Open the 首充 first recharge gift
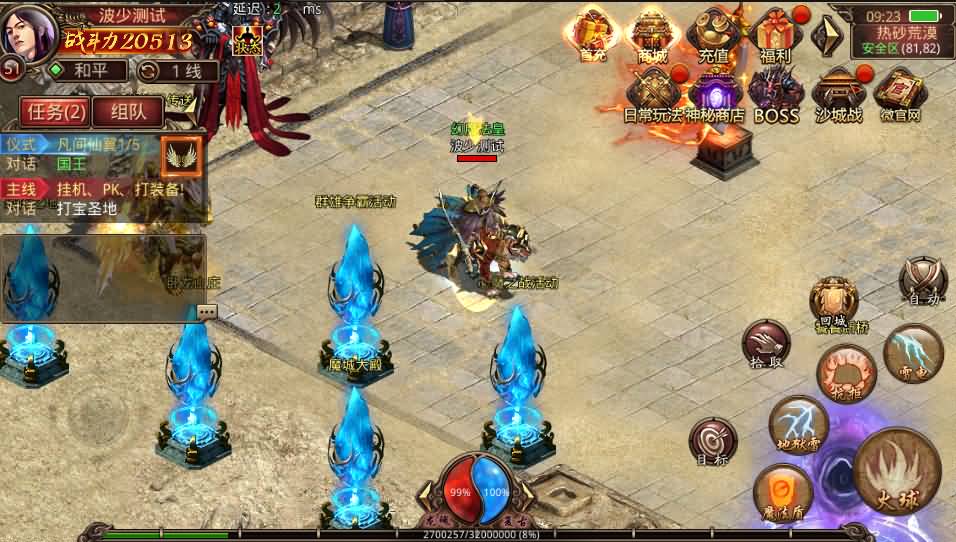Screen dimensions: 956x542 click(593, 35)
